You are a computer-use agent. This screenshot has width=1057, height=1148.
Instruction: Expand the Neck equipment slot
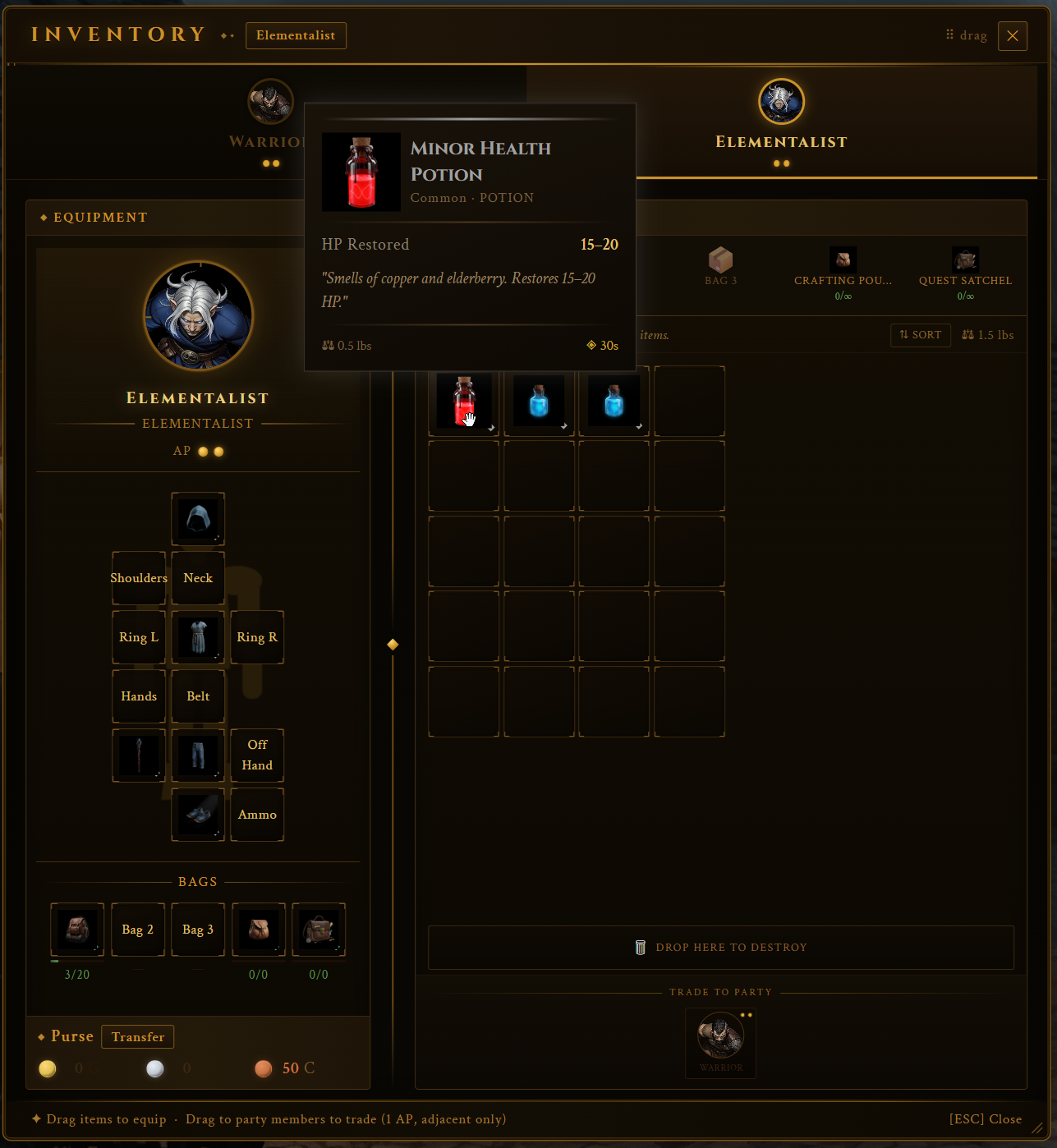(x=198, y=578)
